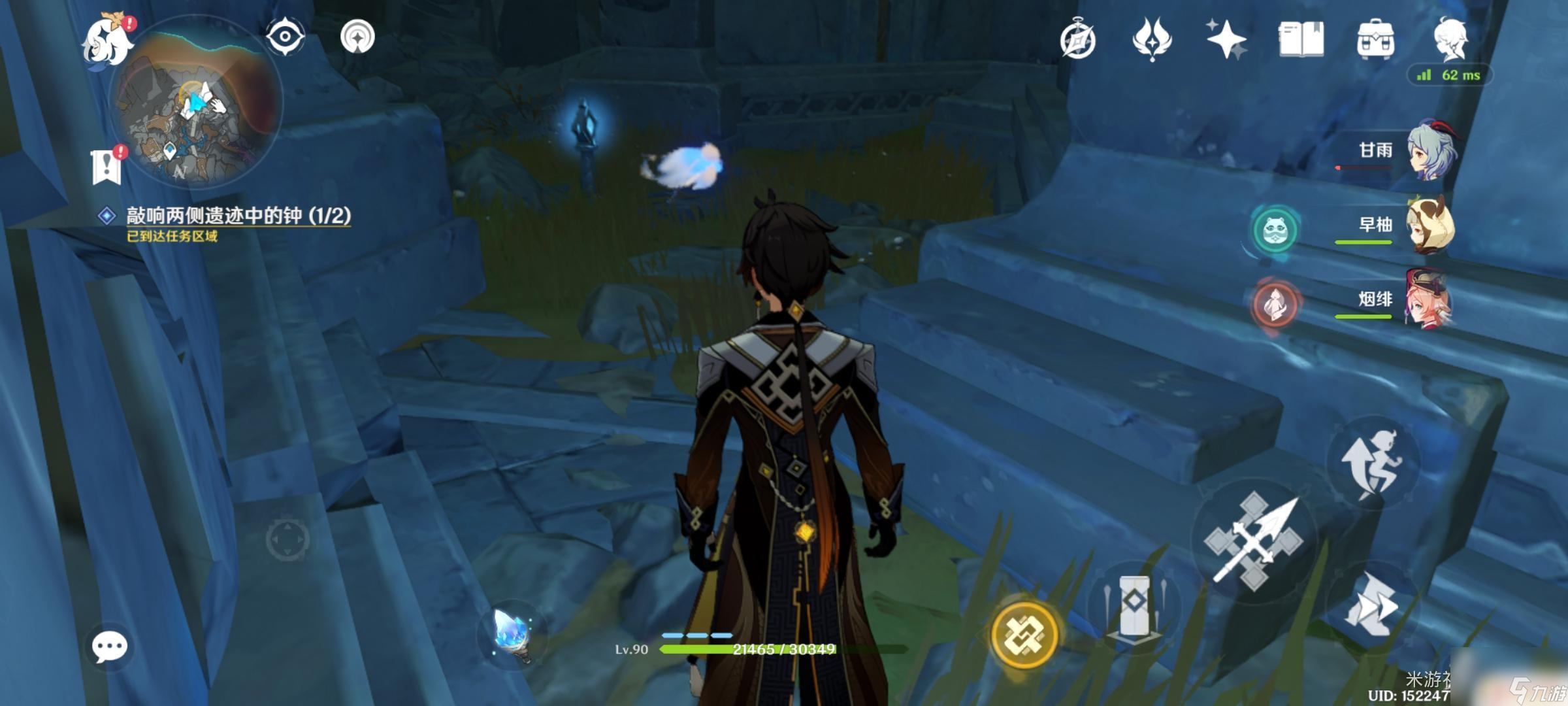Open the circular minimap
Screen dimensions: 1568x706
195,105
